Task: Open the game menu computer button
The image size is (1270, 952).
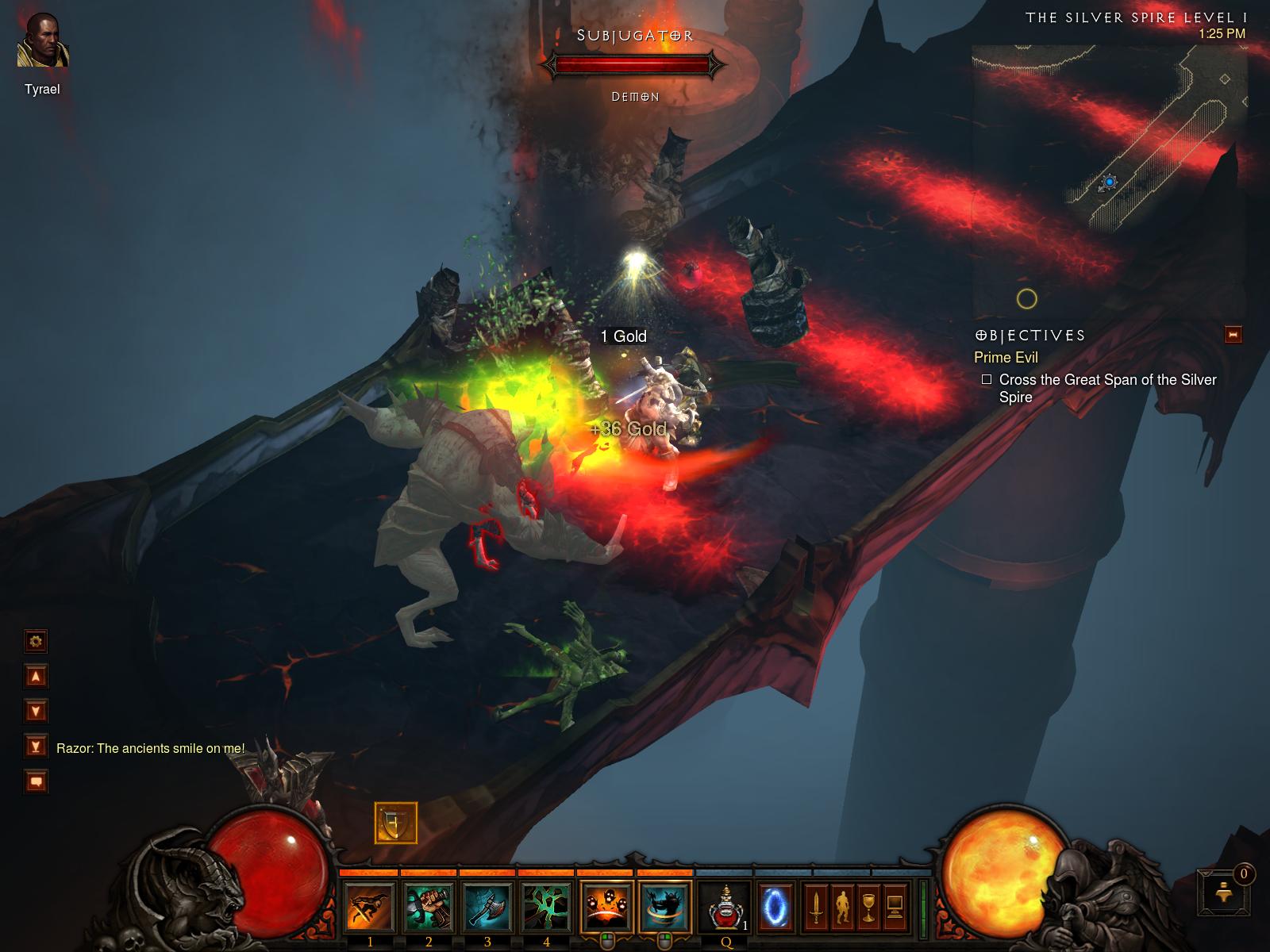Action: point(895,906)
